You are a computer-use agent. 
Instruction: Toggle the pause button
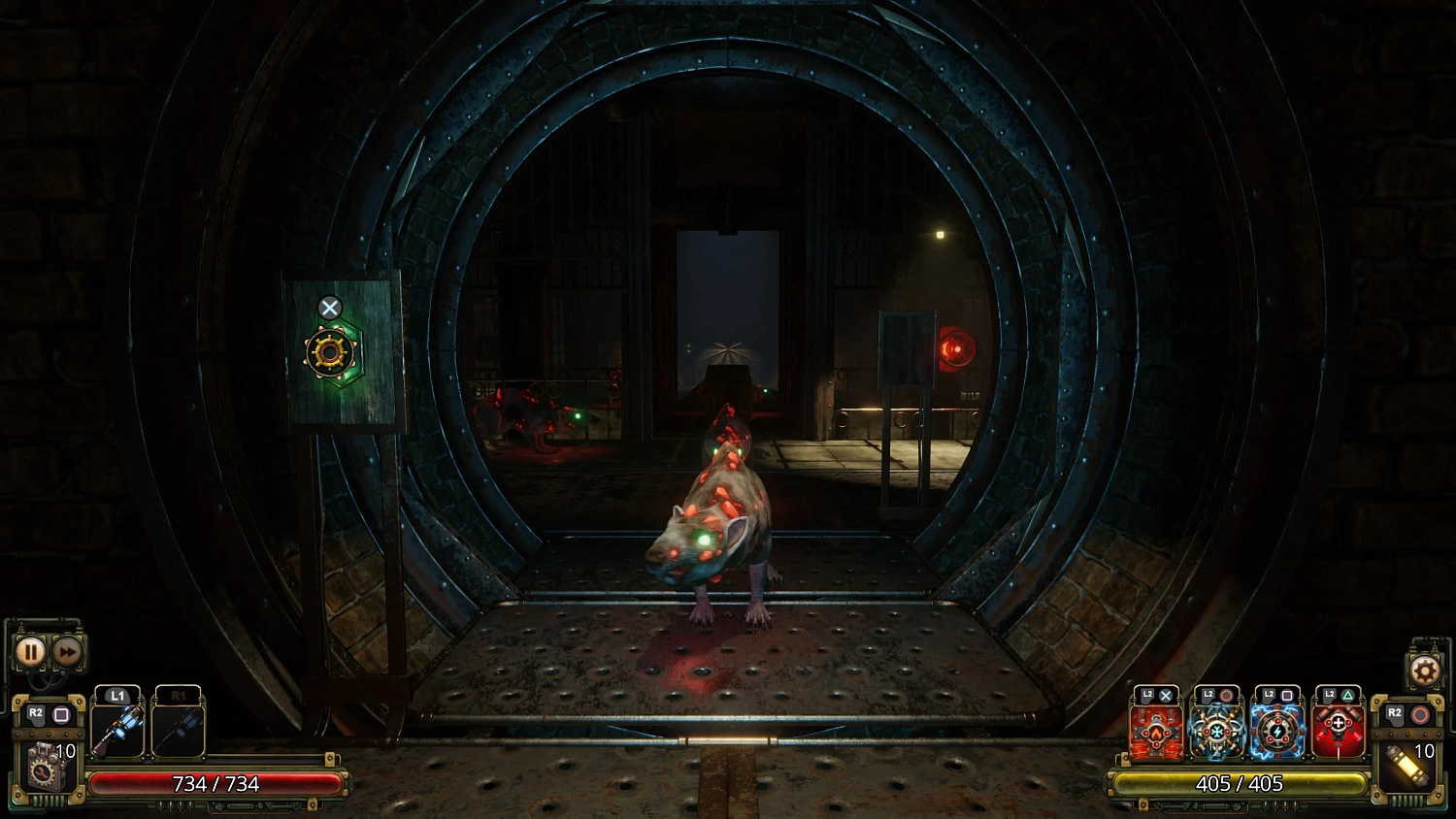click(x=30, y=650)
